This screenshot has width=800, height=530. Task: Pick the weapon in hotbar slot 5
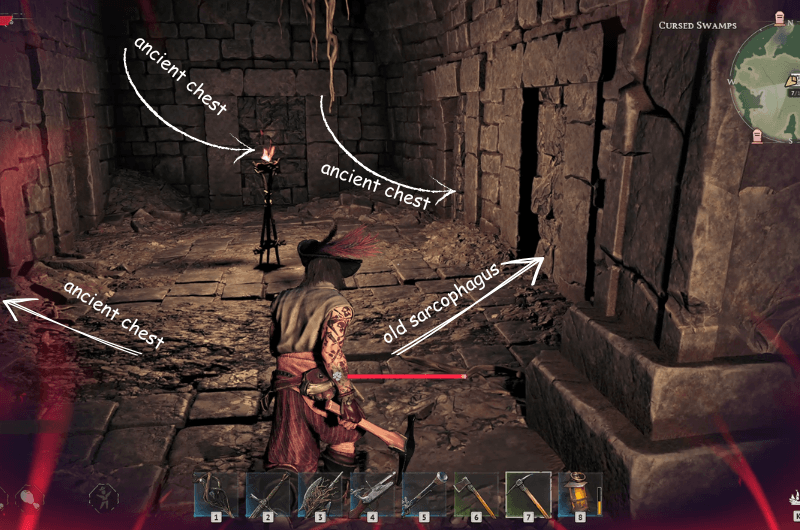(x=424, y=493)
